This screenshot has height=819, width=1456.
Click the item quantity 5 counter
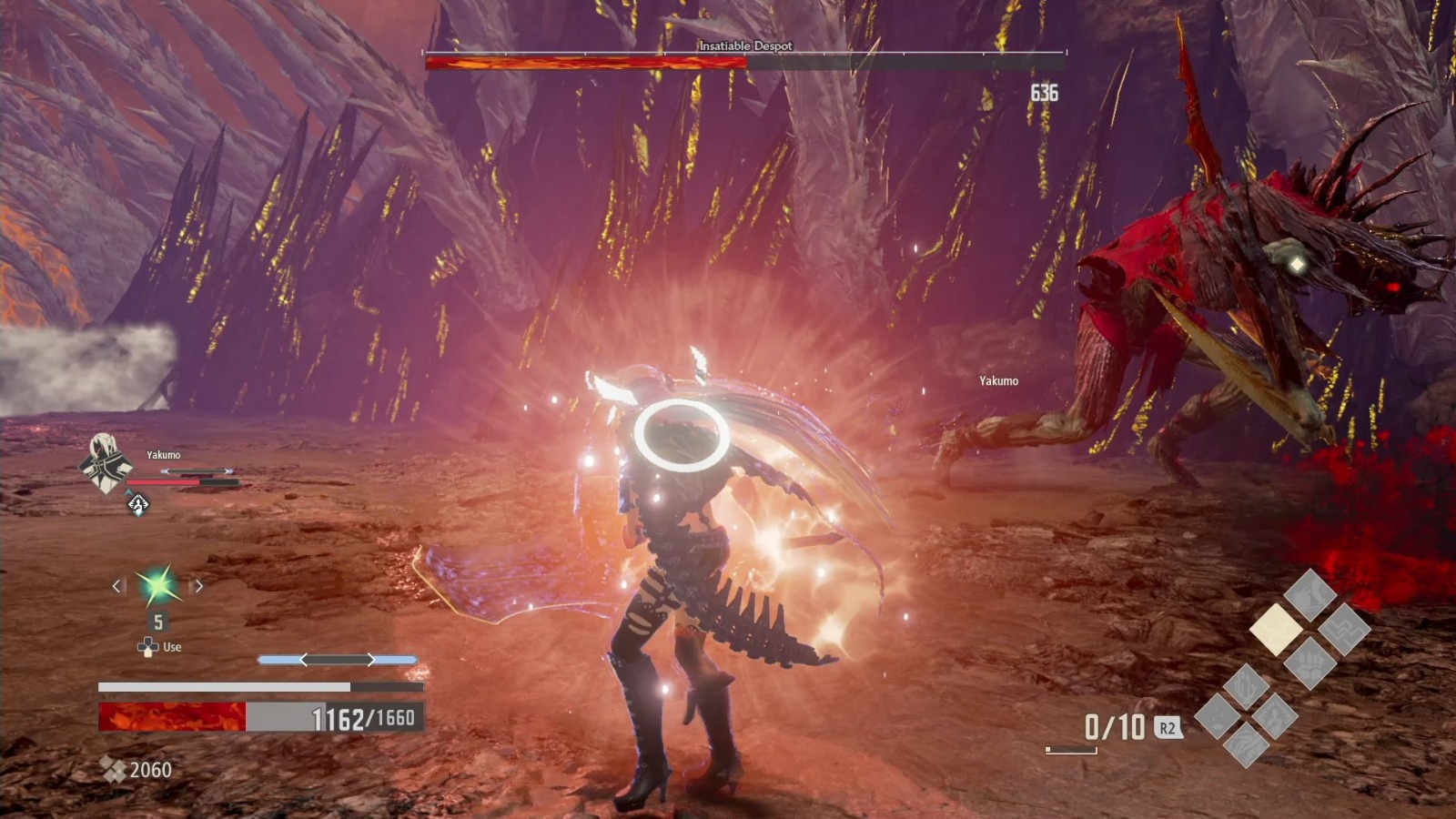click(157, 621)
